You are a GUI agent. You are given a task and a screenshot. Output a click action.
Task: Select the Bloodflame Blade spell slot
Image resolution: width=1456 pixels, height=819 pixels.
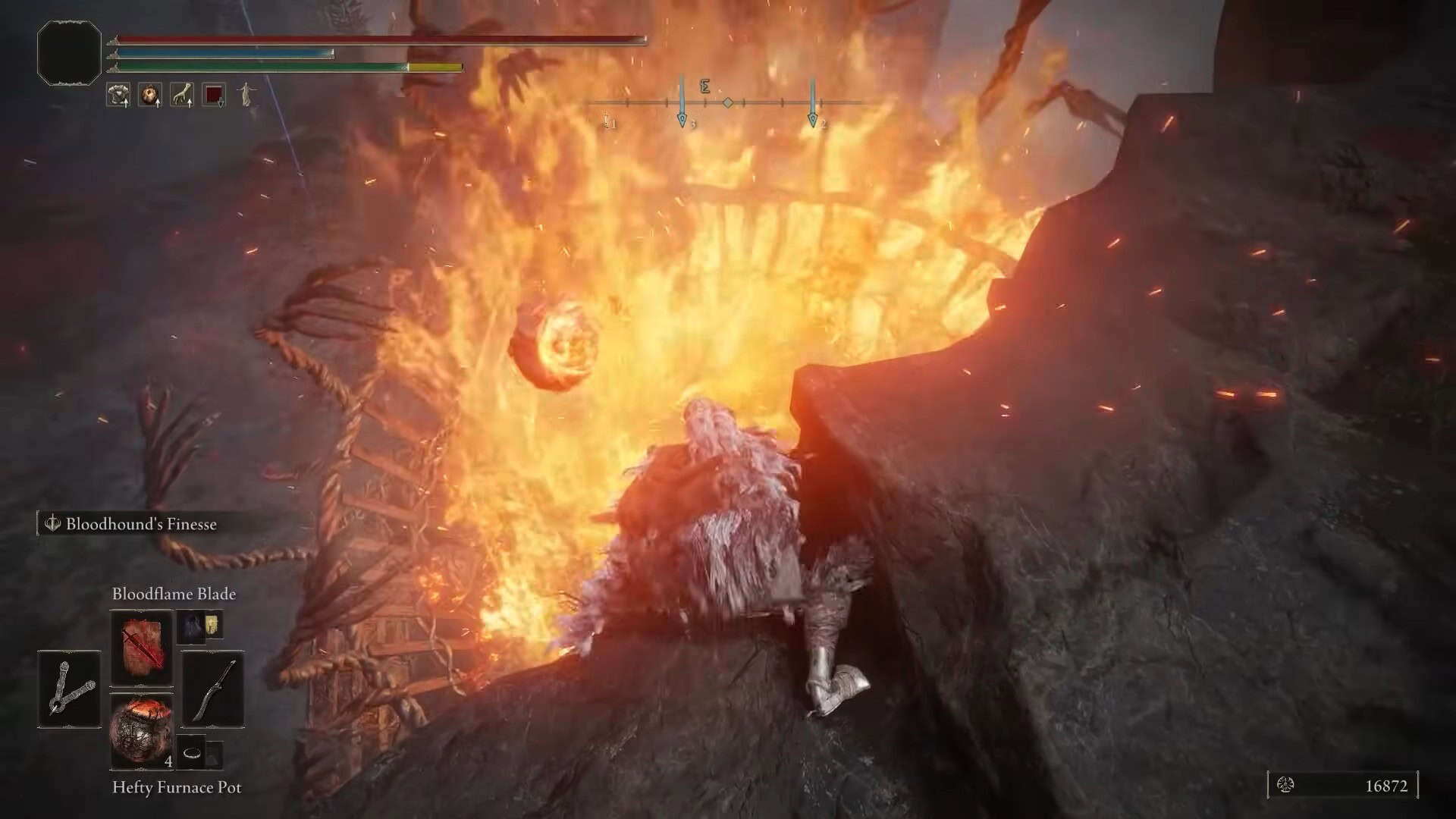click(x=142, y=648)
